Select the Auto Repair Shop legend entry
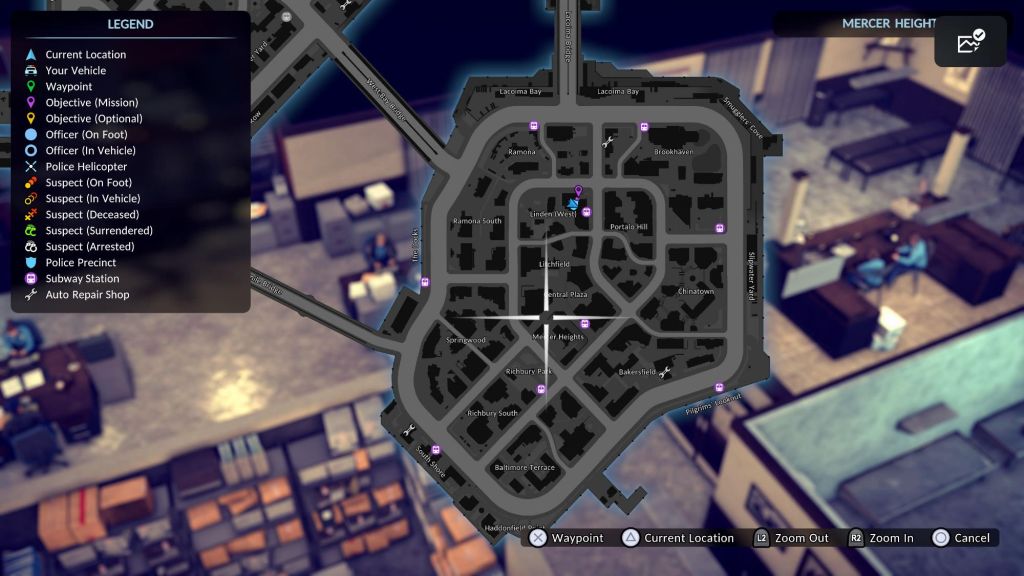Viewport: 1024px width, 576px height. [87, 295]
